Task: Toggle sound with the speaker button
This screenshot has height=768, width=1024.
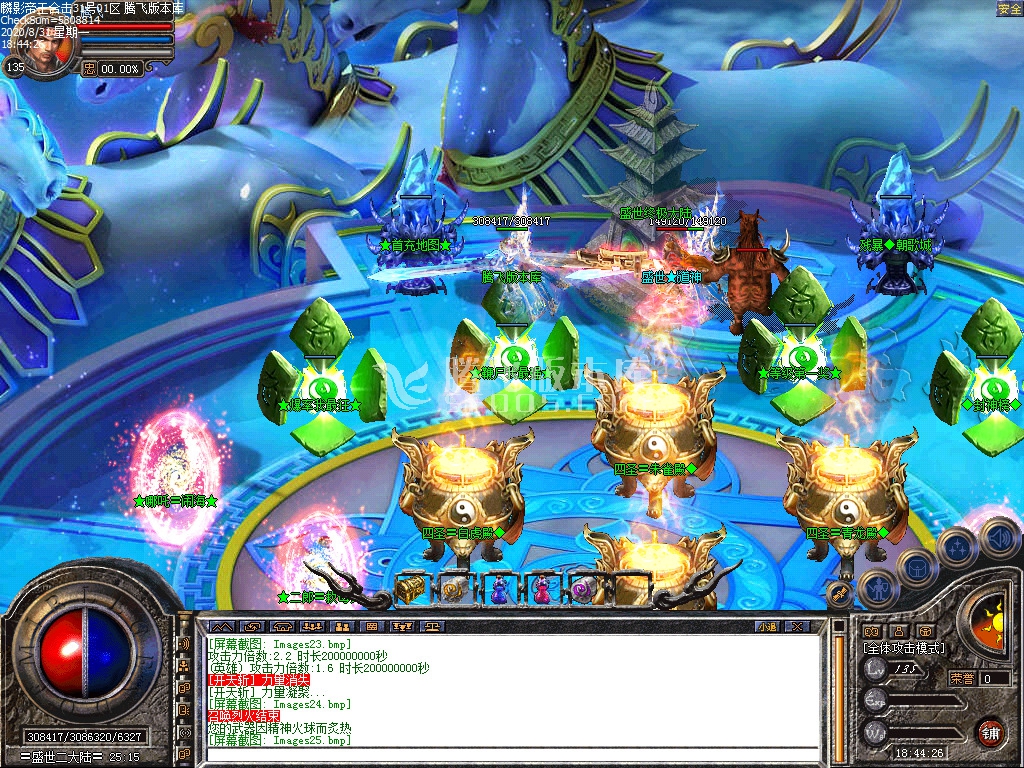Action: point(997,536)
